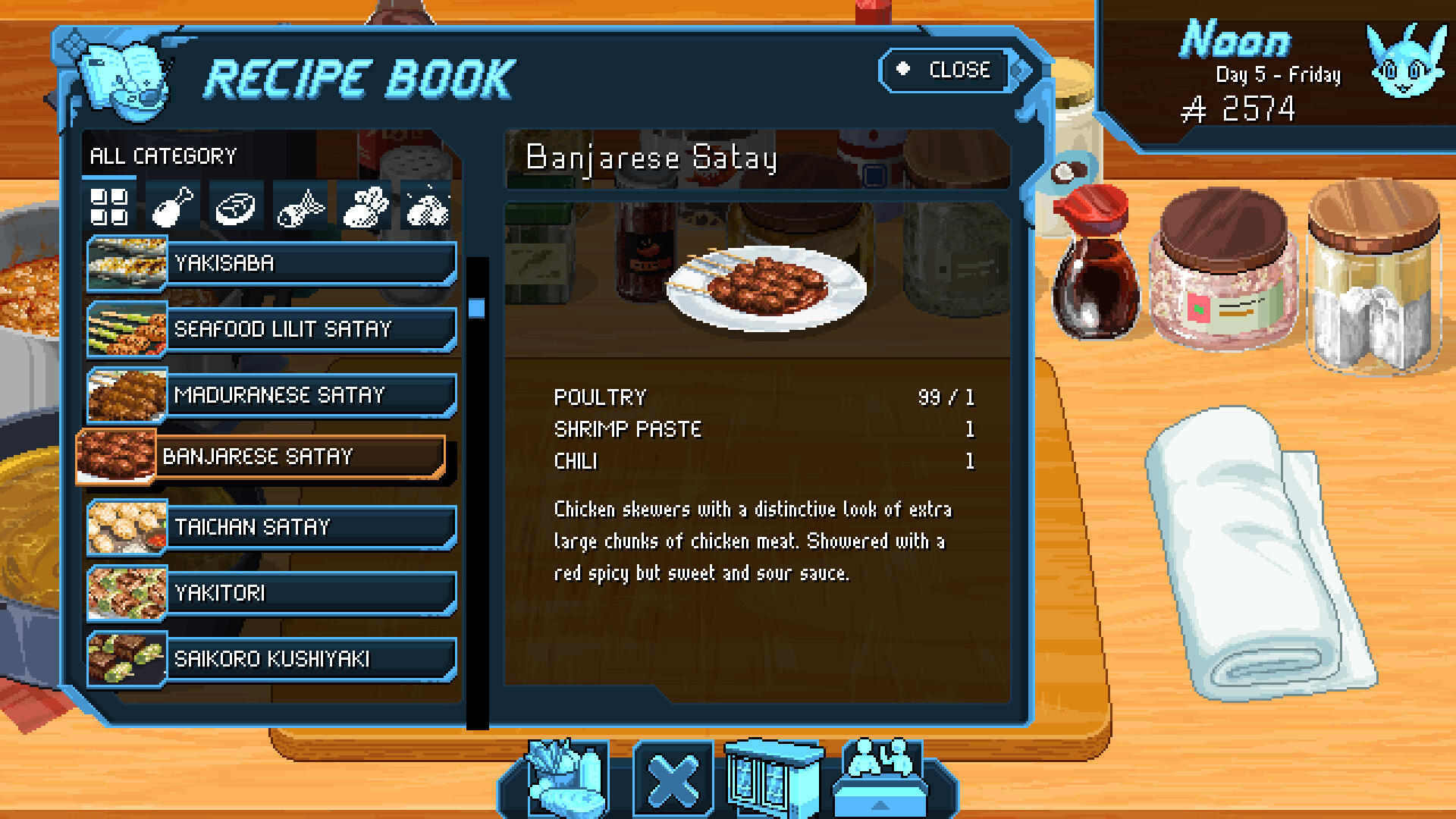Click the recipe list scrollbar handle

pyautogui.click(x=476, y=308)
